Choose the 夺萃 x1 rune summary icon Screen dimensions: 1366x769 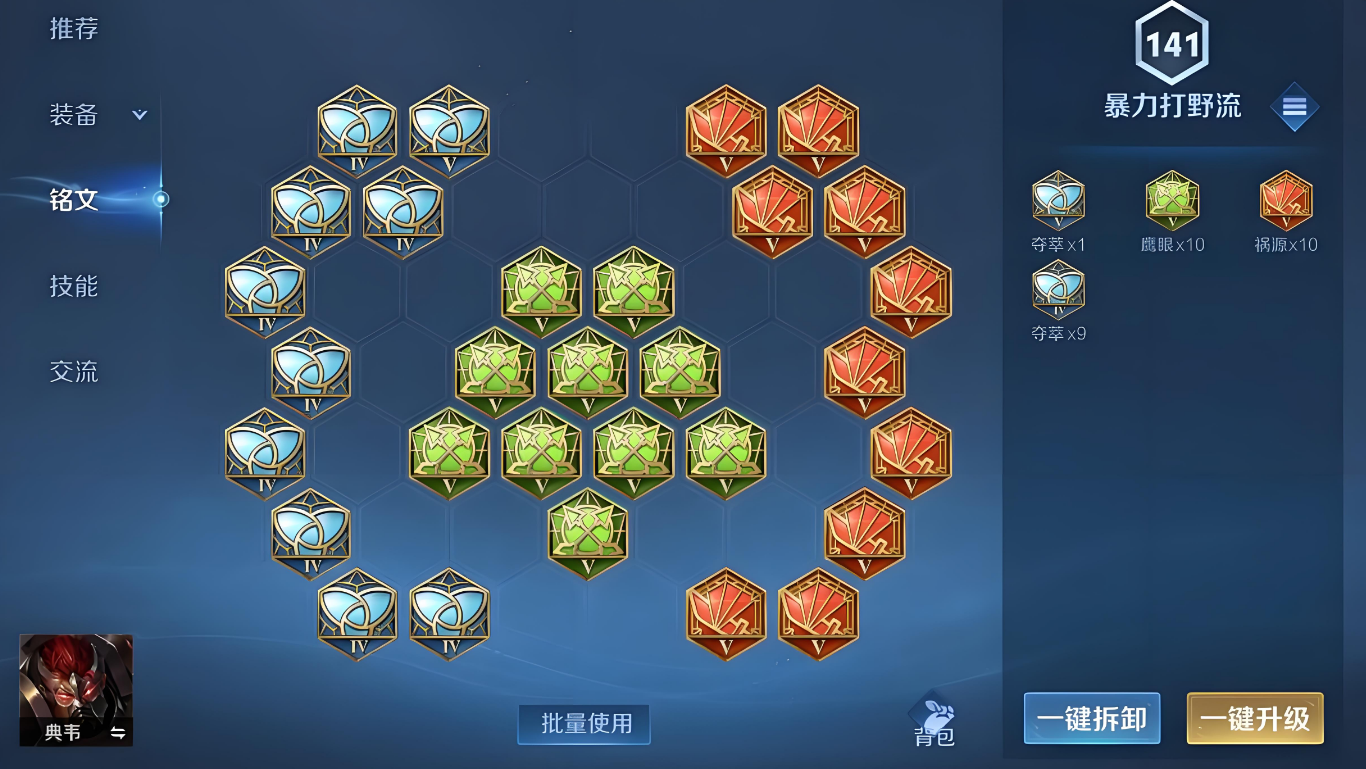click(1058, 201)
